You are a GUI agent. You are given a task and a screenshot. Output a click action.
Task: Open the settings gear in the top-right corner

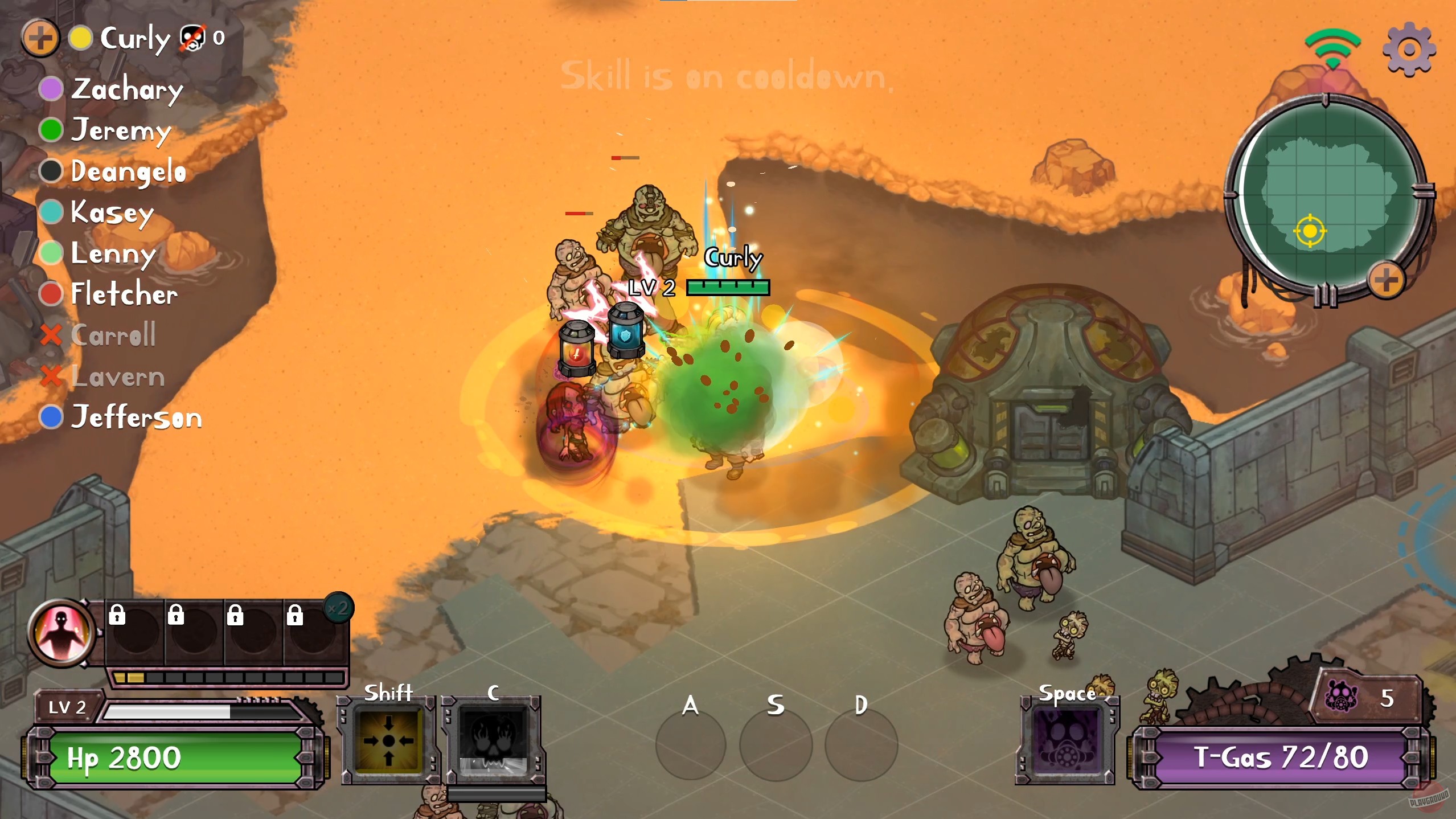click(x=1410, y=48)
